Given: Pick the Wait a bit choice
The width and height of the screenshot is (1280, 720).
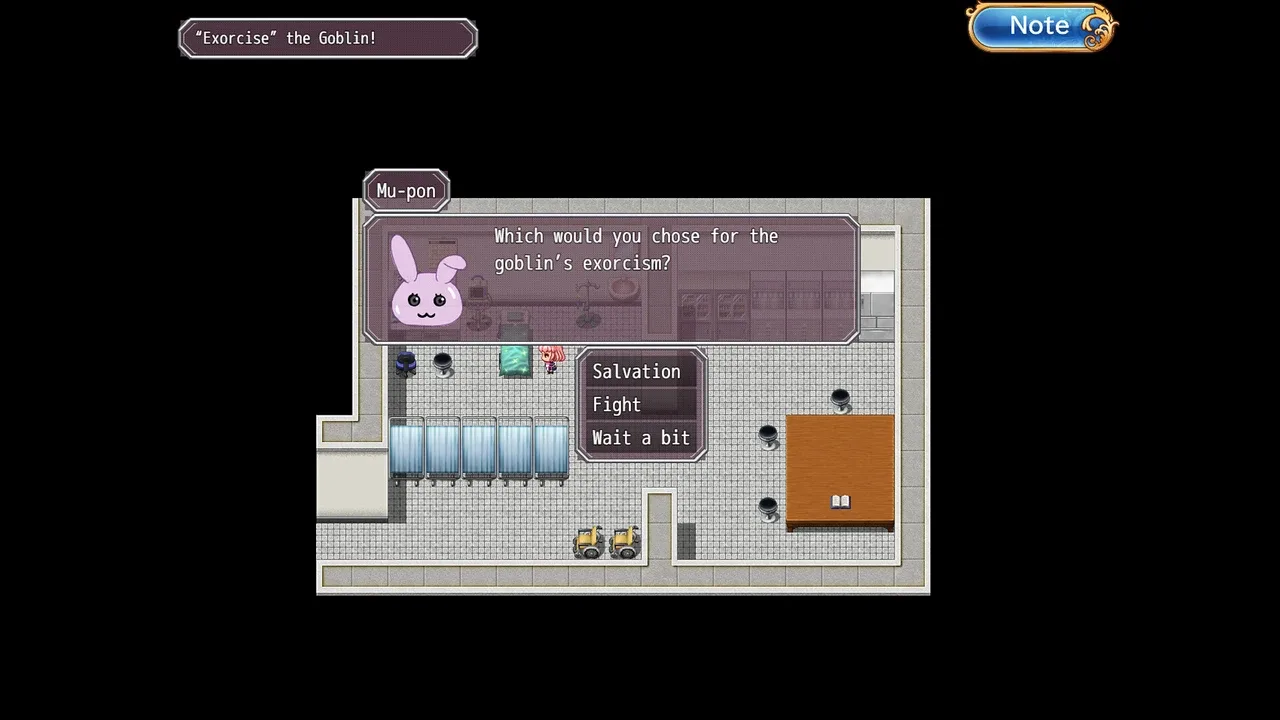Looking at the screenshot, I should pyautogui.click(x=641, y=438).
